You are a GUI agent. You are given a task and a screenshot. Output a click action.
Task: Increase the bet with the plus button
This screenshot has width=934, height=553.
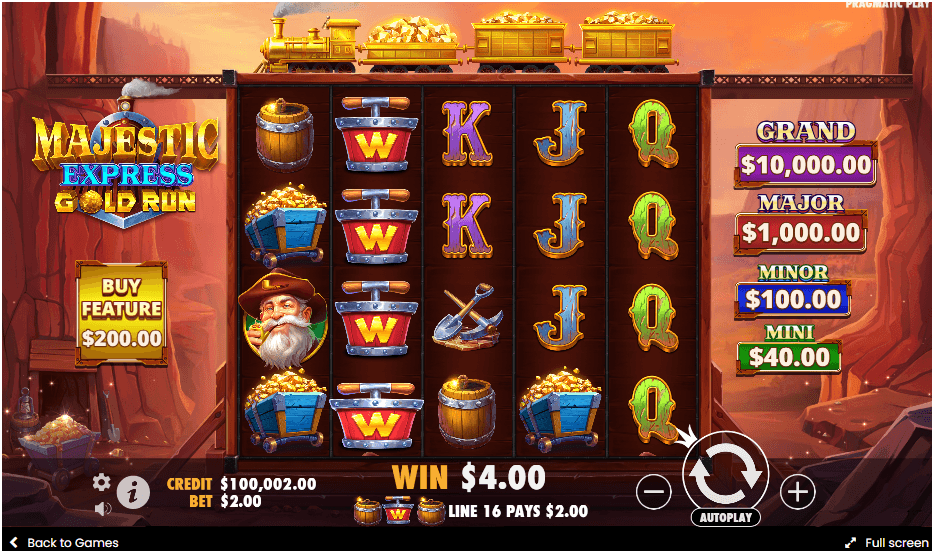tap(797, 491)
